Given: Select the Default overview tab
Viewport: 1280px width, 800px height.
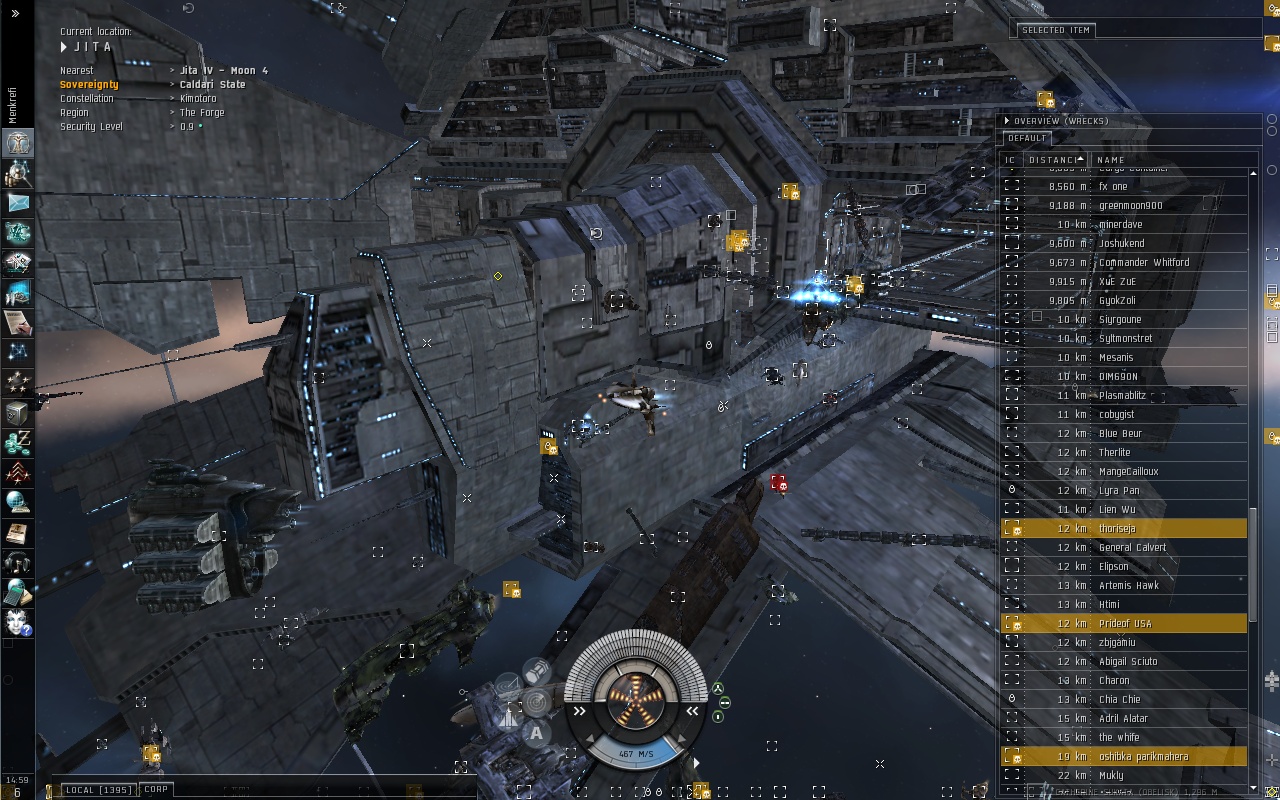Looking at the screenshot, I should point(1027,138).
